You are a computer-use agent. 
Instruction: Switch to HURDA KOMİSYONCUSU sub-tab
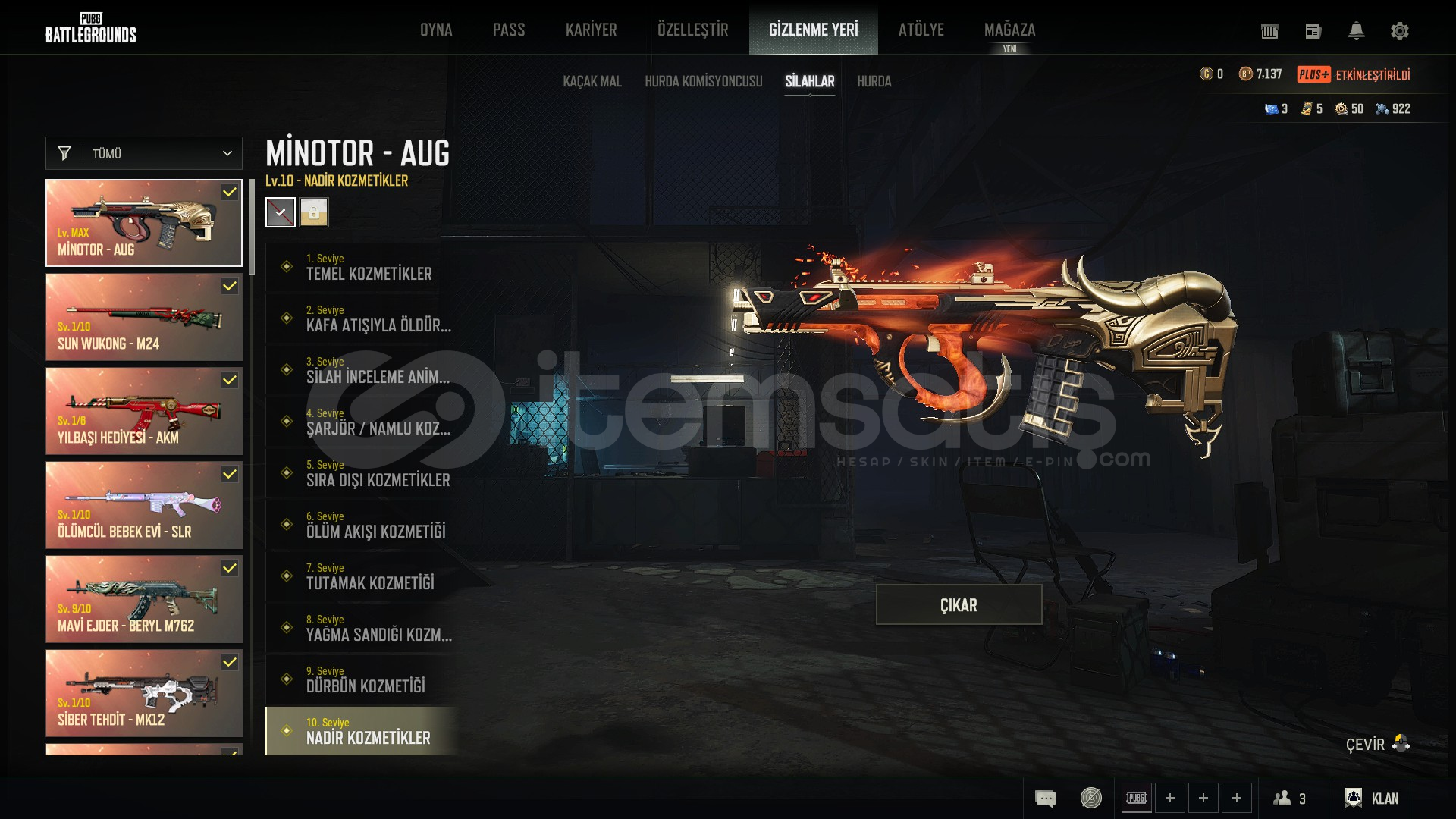703,81
